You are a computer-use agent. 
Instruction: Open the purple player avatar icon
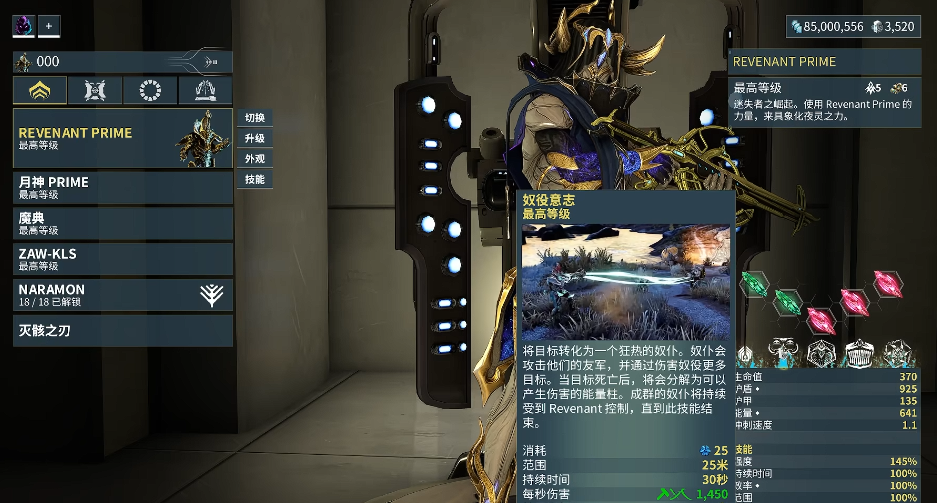pyautogui.click(x=23, y=25)
